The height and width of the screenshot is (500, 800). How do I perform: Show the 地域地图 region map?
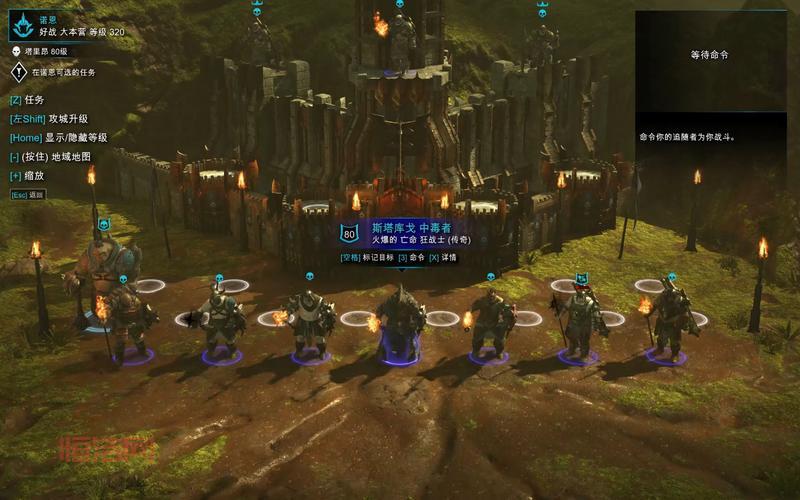click(56, 157)
